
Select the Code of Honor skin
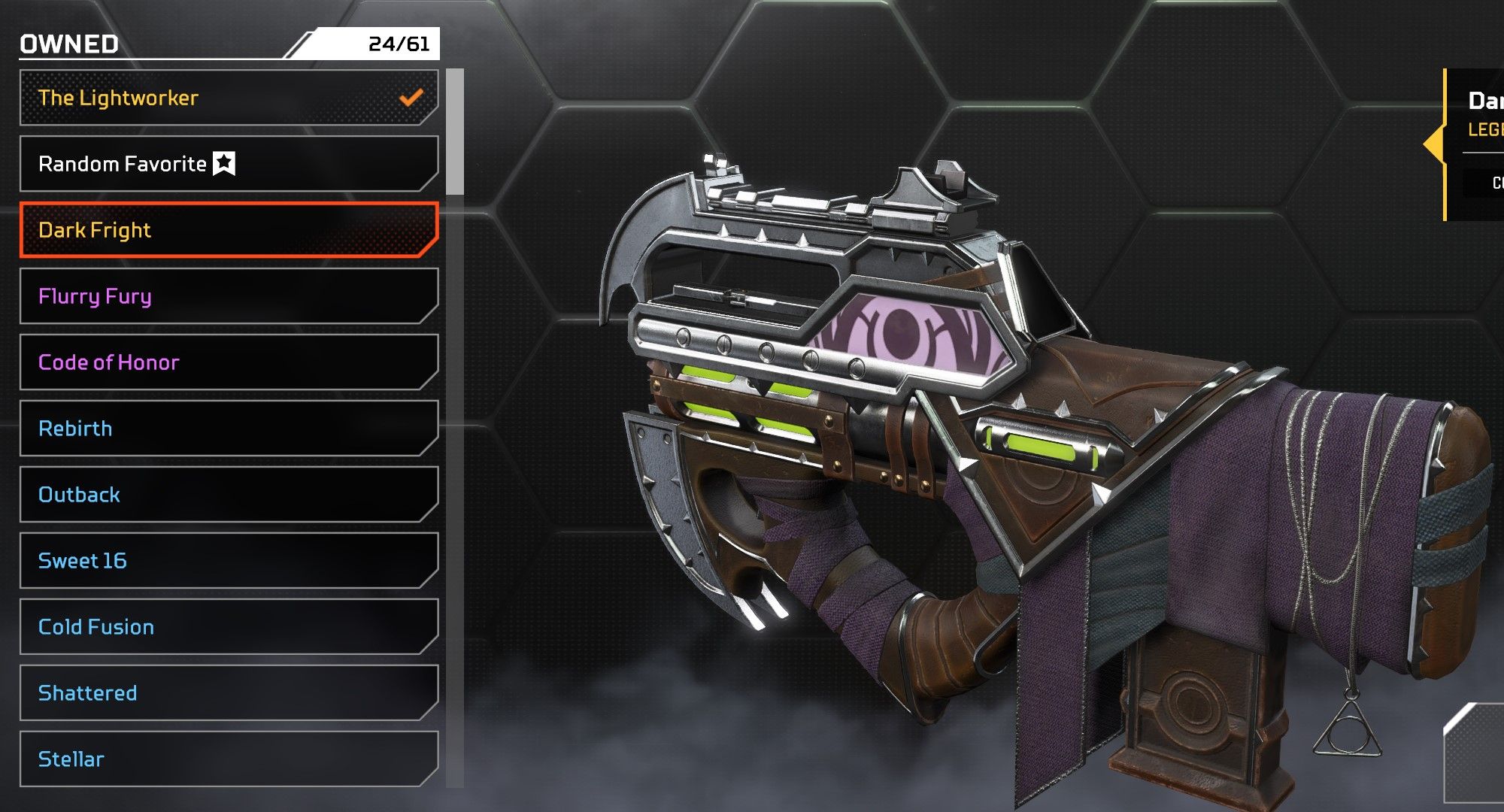[x=229, y=362]
